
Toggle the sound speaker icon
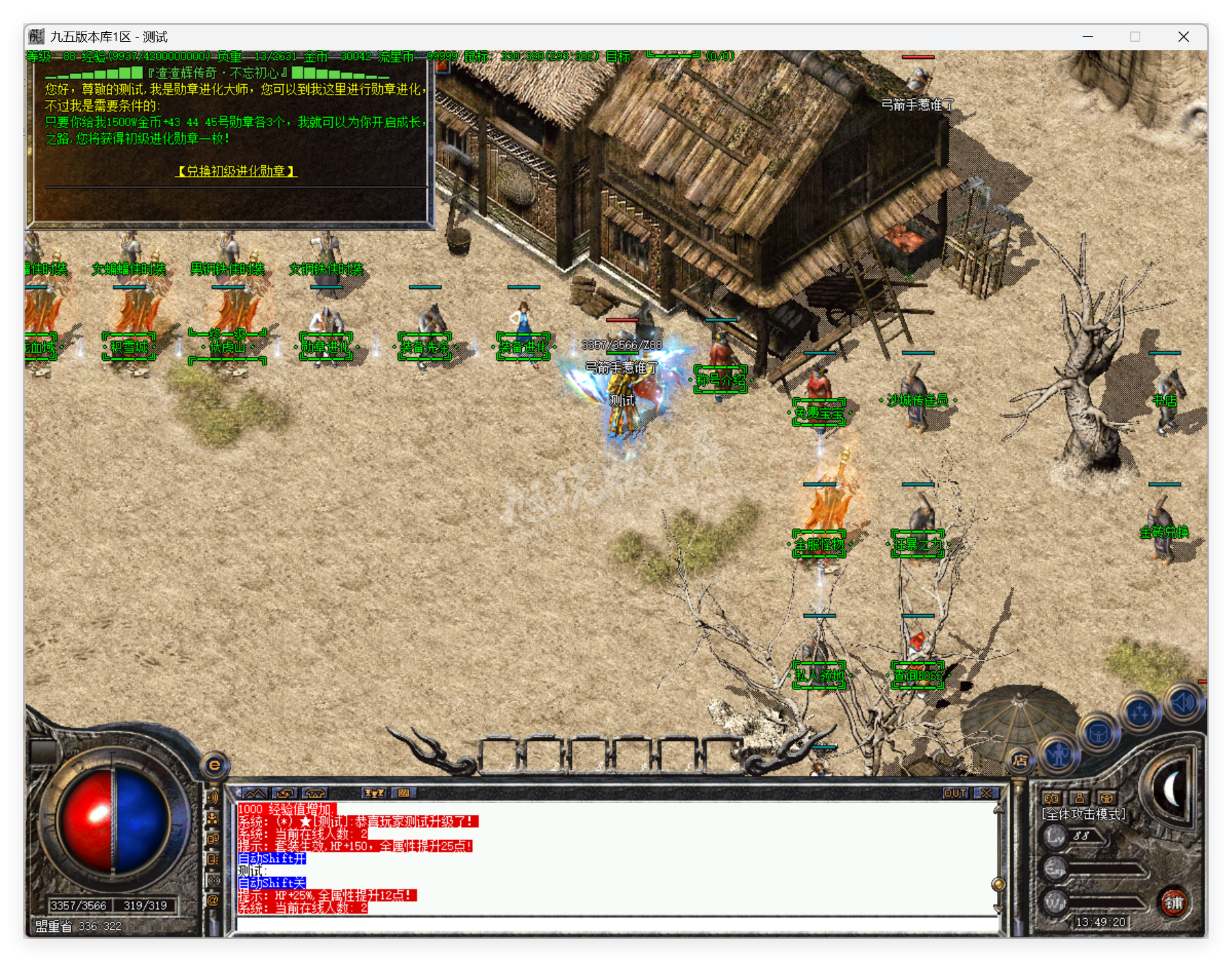pyautogui.click(x=1183, y=702)
